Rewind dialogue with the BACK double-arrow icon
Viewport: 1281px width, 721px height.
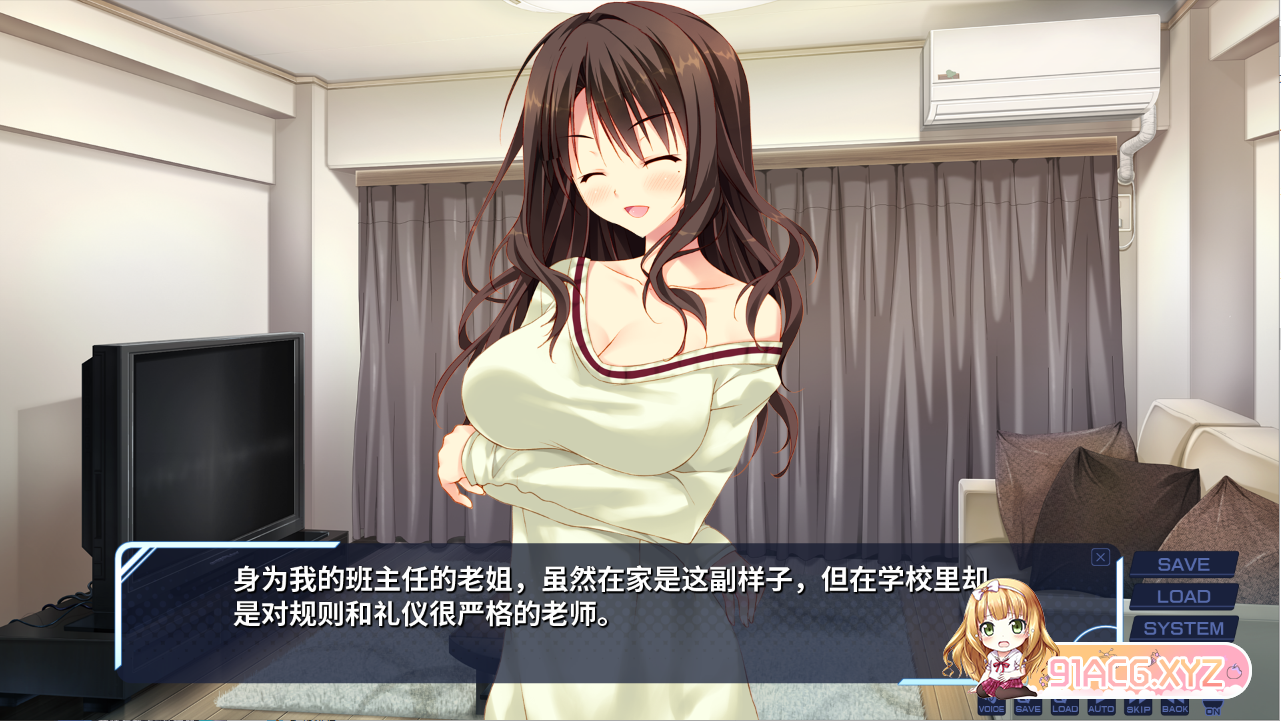[x=1173, y=707]
